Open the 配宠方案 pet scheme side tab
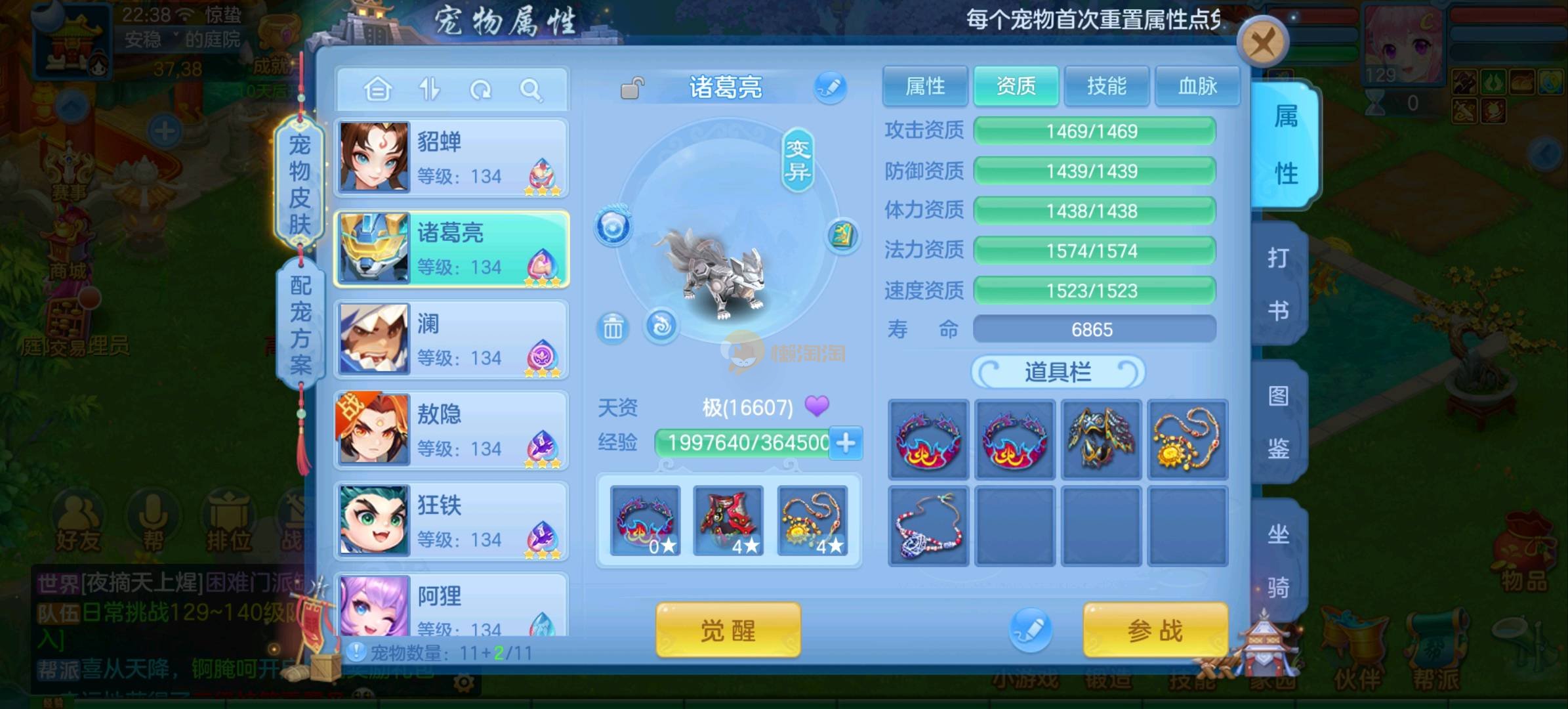 point(300,324)
